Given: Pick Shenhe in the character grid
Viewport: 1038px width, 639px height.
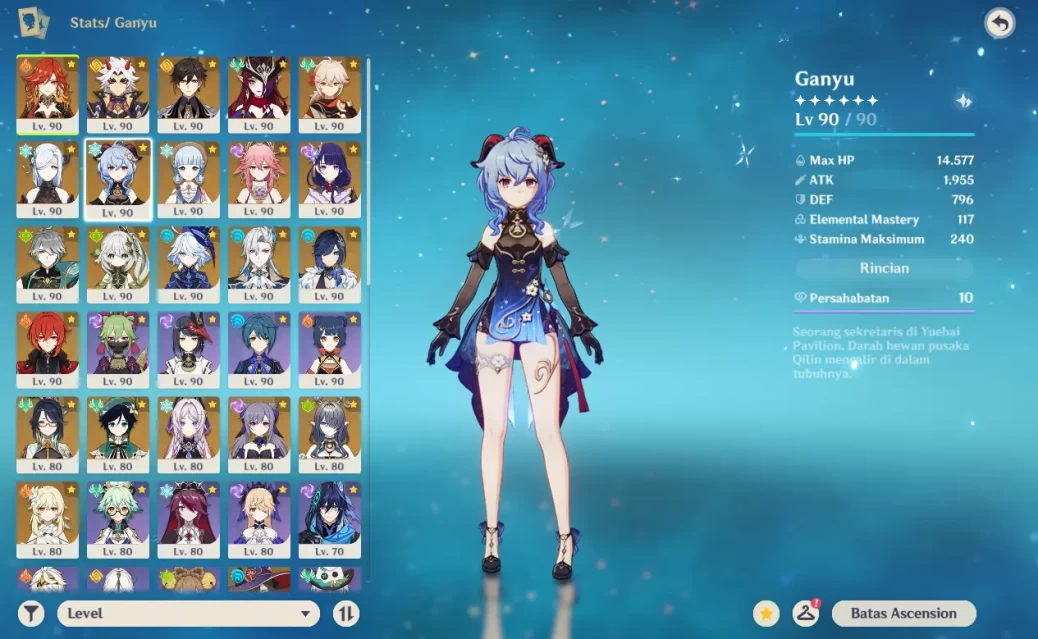Looking at the screenshot, I should coord(47,175).
